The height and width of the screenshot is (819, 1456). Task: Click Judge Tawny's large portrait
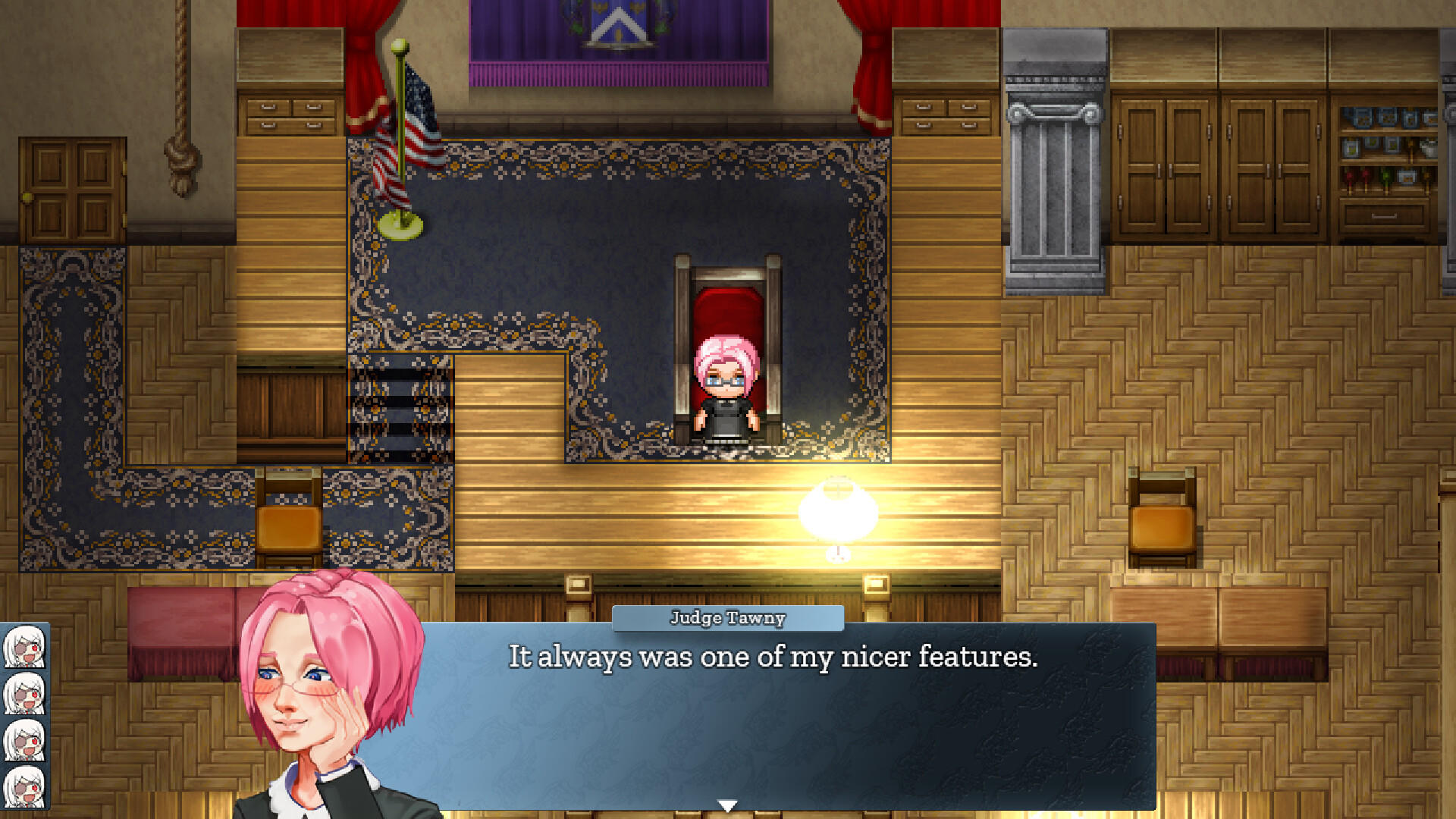(x=326, y=690)
